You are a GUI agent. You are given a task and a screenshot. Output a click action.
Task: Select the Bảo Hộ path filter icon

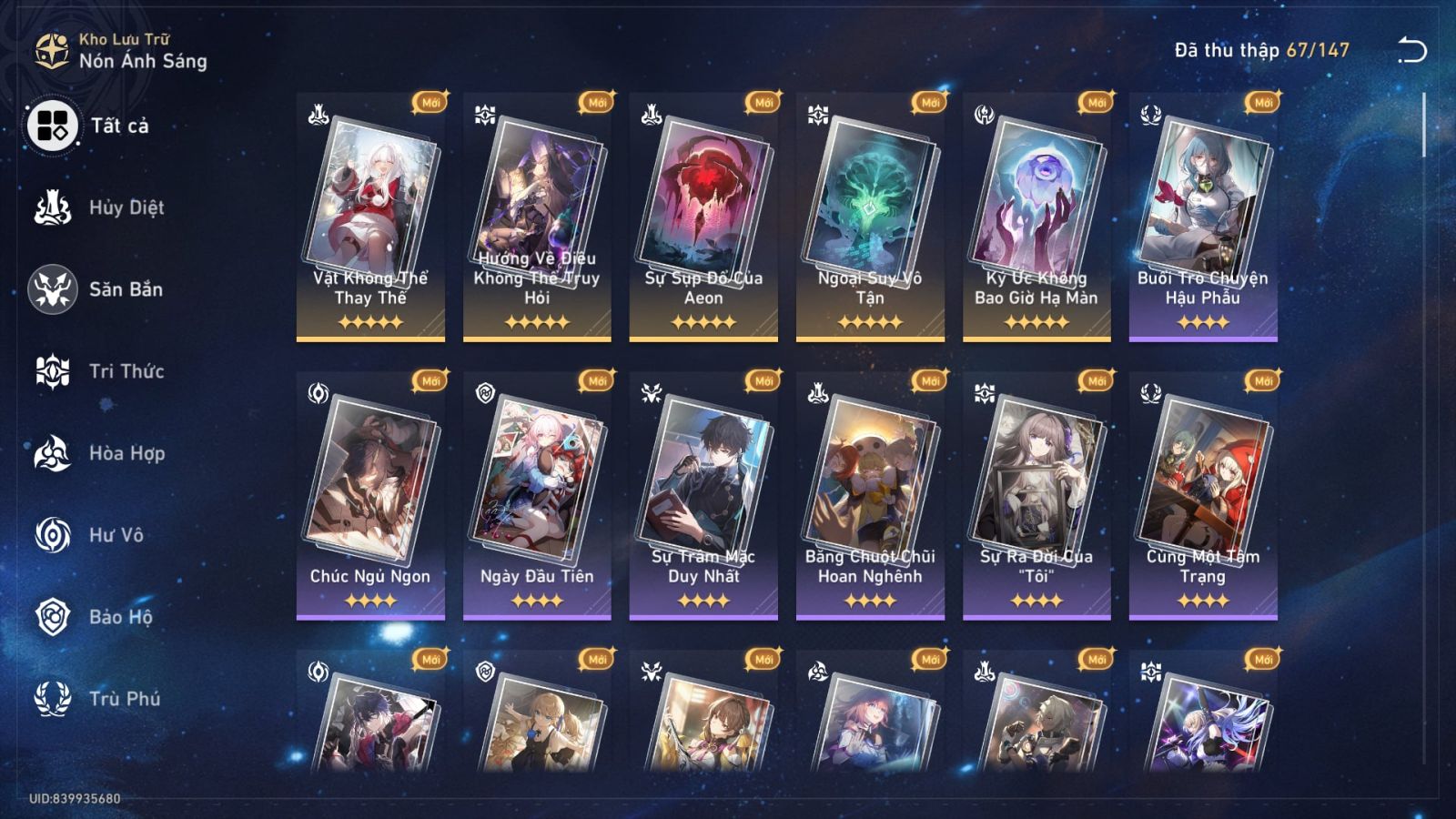click(53, 617)
